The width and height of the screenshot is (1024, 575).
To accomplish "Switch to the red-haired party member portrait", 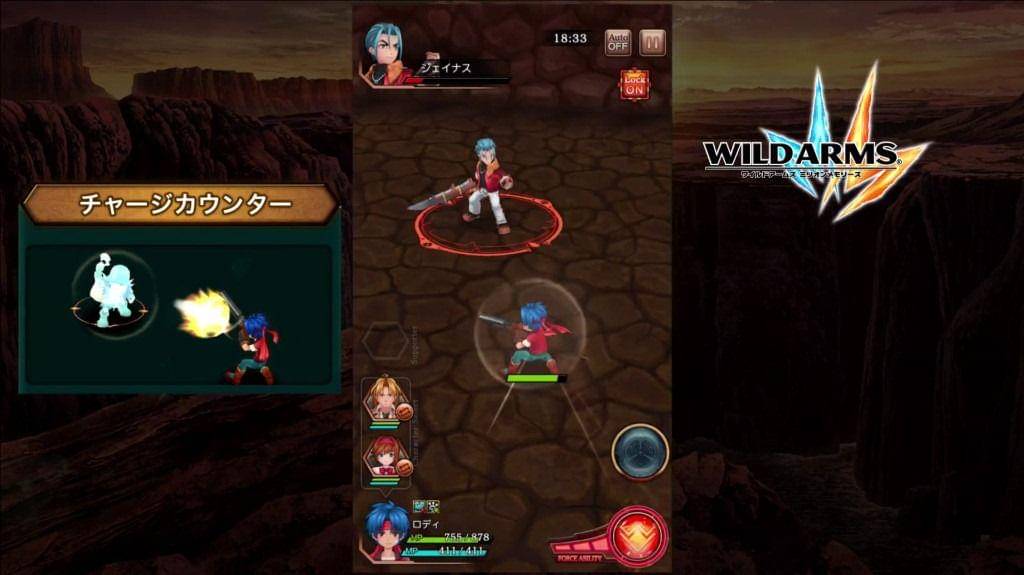I will point(384,455).
